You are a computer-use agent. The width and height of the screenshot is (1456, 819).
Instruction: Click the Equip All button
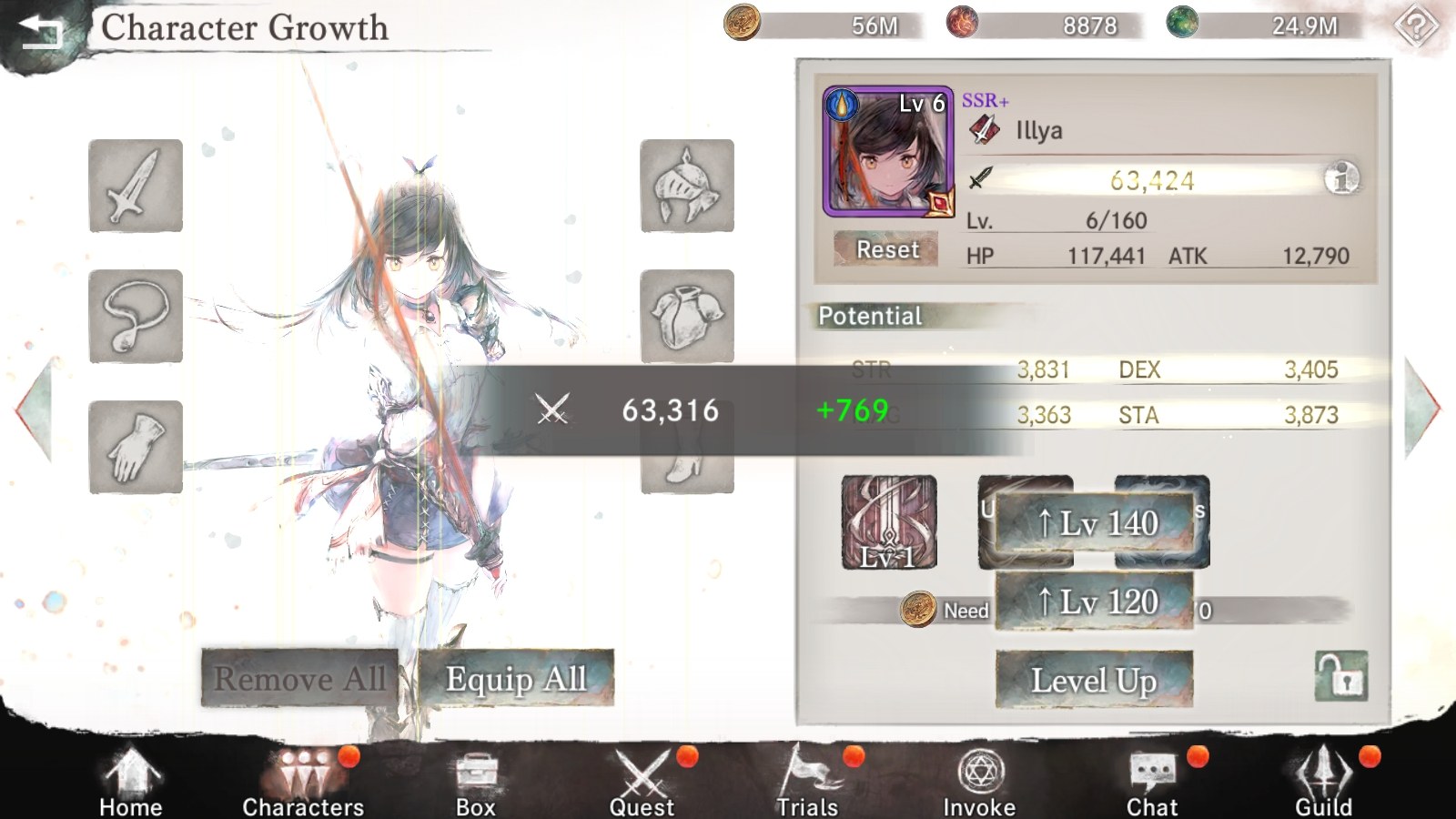(516, 678)
